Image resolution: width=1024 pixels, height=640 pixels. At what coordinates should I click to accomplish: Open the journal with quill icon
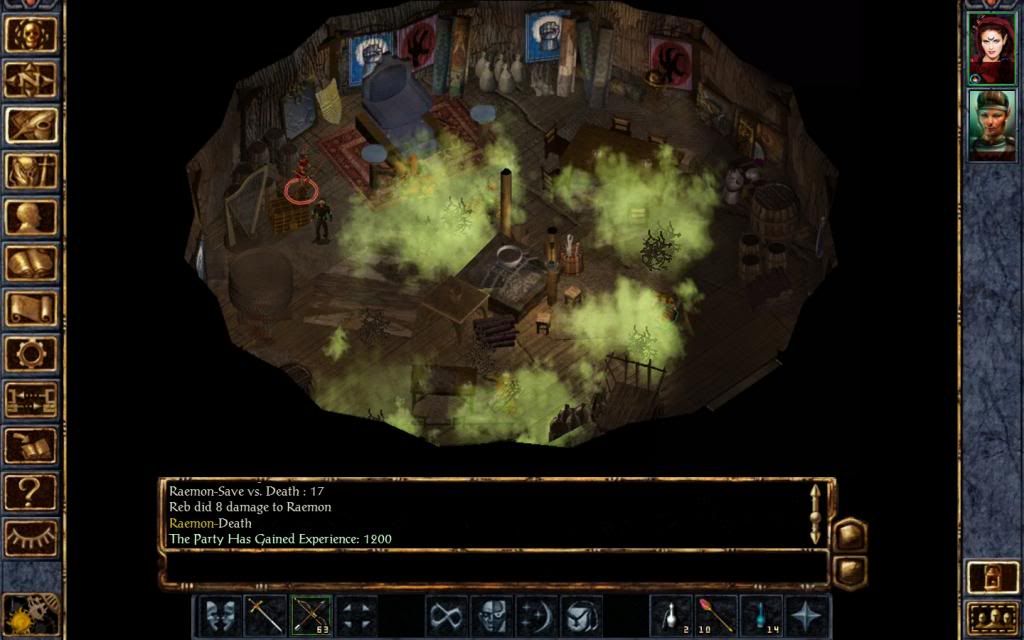[30, 125]
